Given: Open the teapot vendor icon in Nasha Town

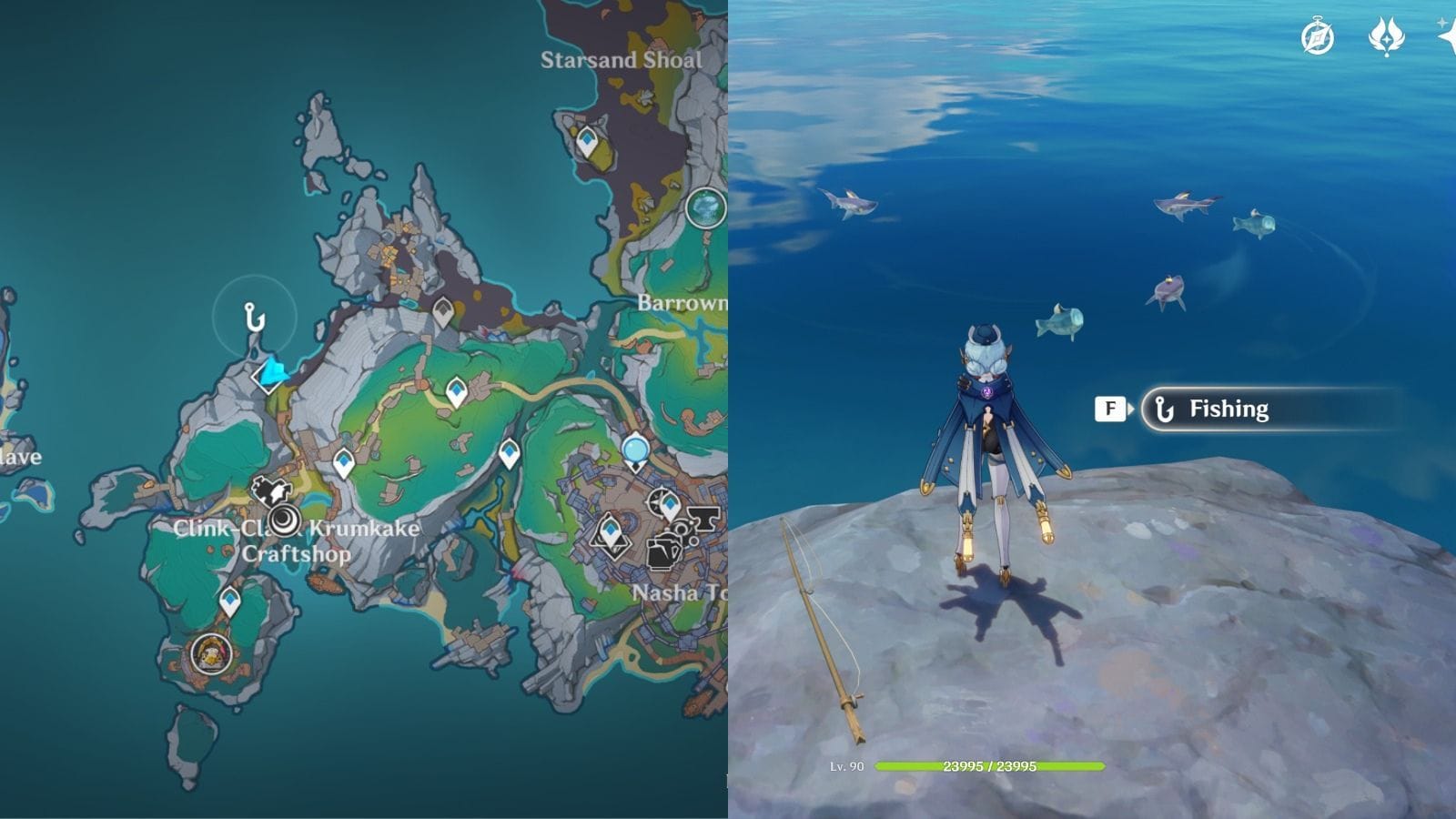Looking at the screenshot, I should coord(661,553).
